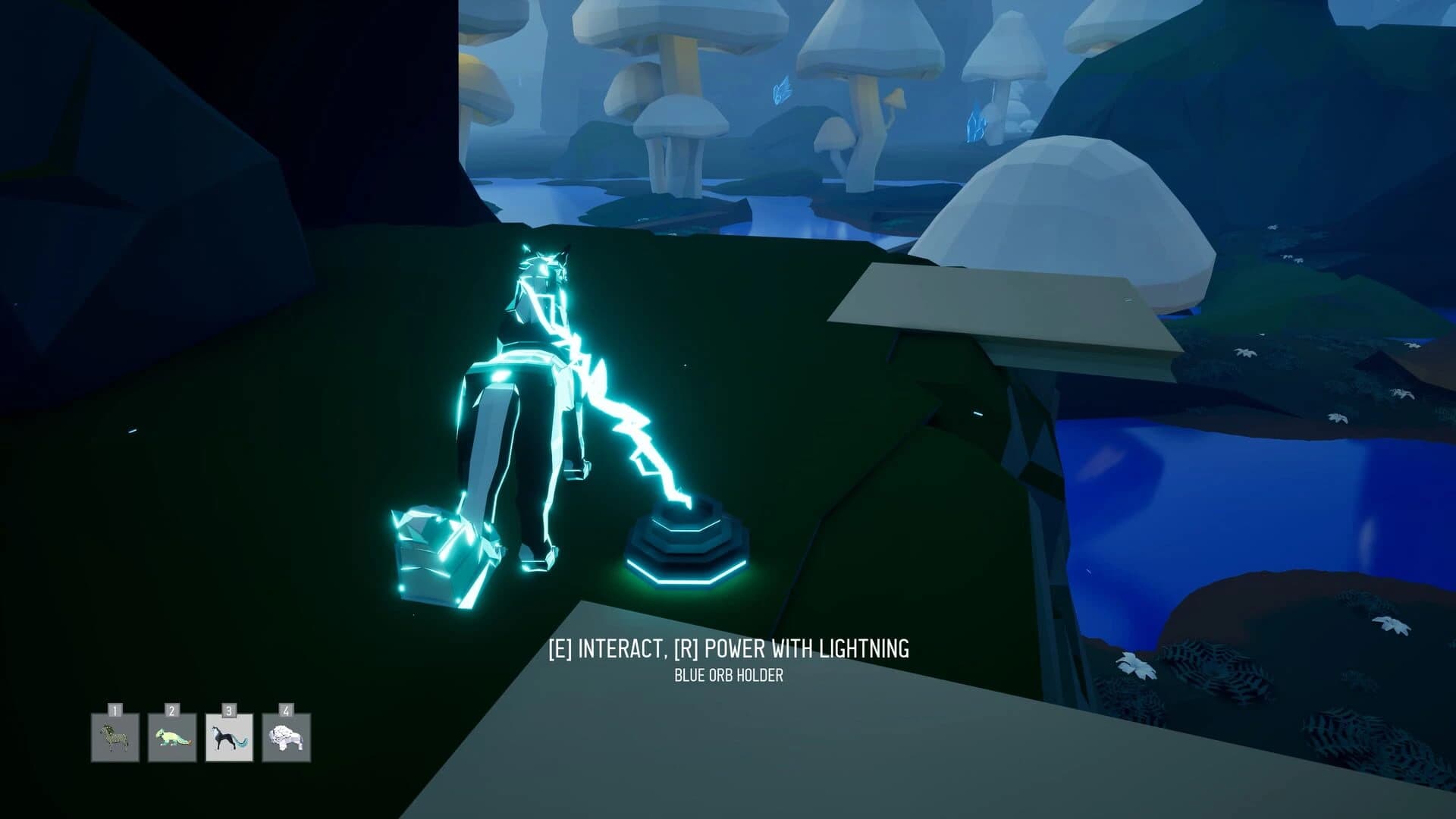Click the number 3 badge above the selected slot
Image resolution: width=1456 pixels, height=819 pixels.
[229, 711]
